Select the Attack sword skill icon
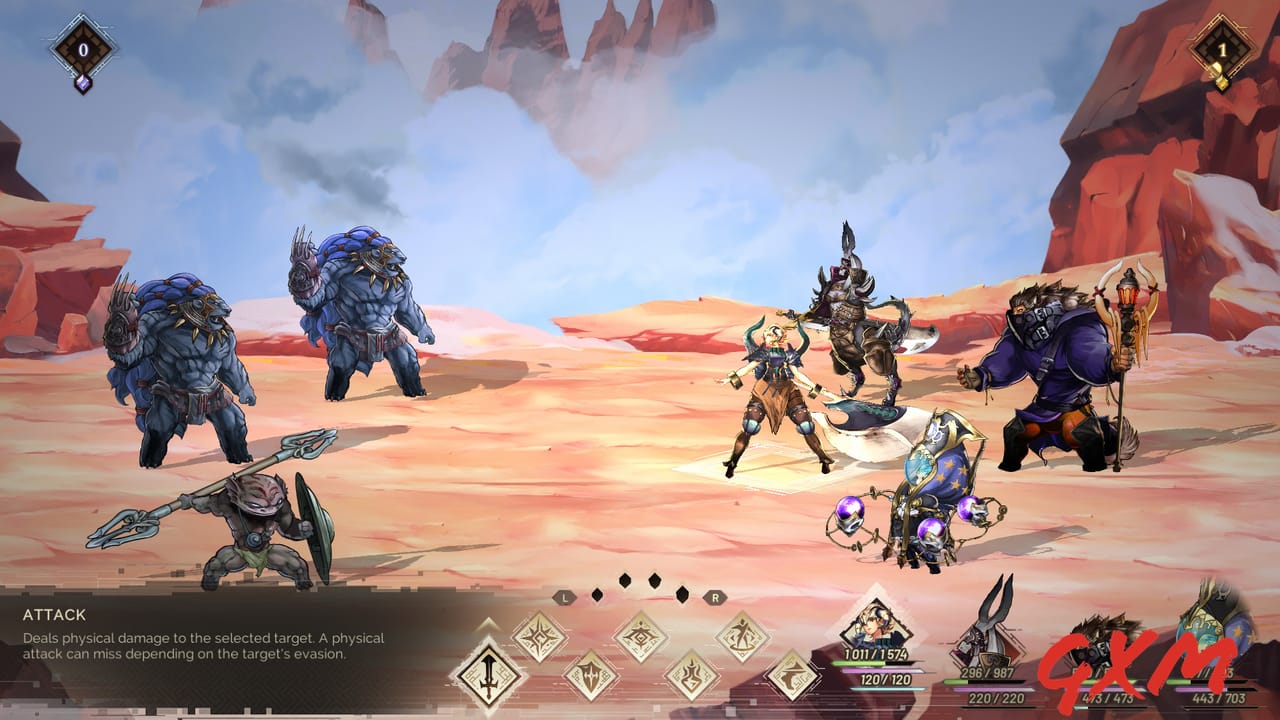This screenshot has width=1280, height=720. 488,677
